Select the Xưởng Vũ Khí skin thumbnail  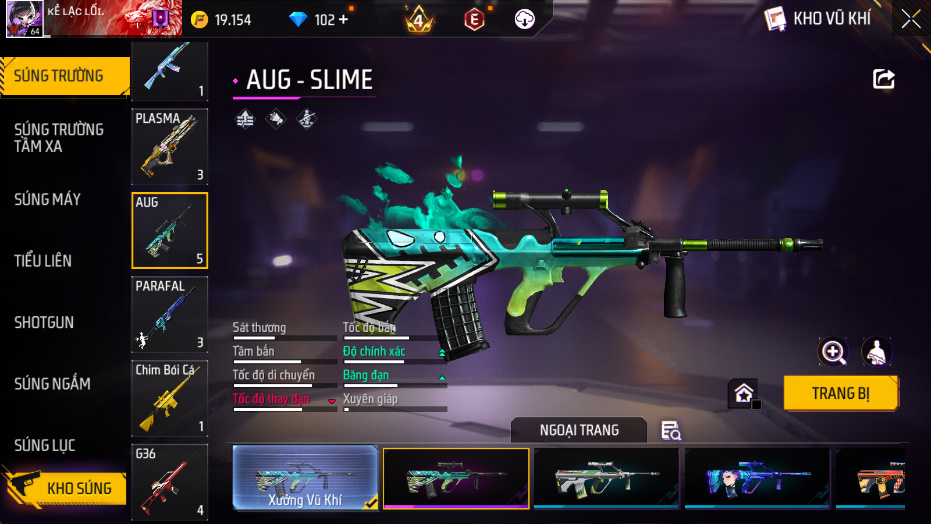pyautogui.click(x=305, y=479)
